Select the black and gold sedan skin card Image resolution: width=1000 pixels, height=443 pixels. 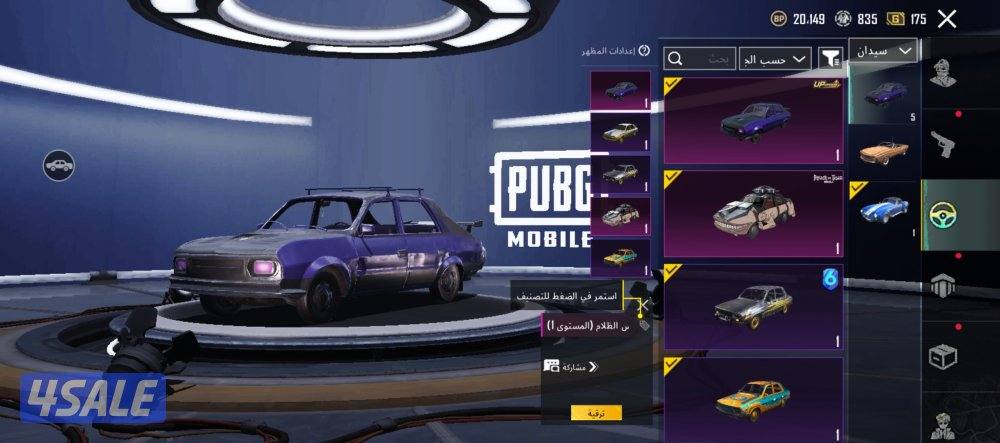[x=753, y=307]
